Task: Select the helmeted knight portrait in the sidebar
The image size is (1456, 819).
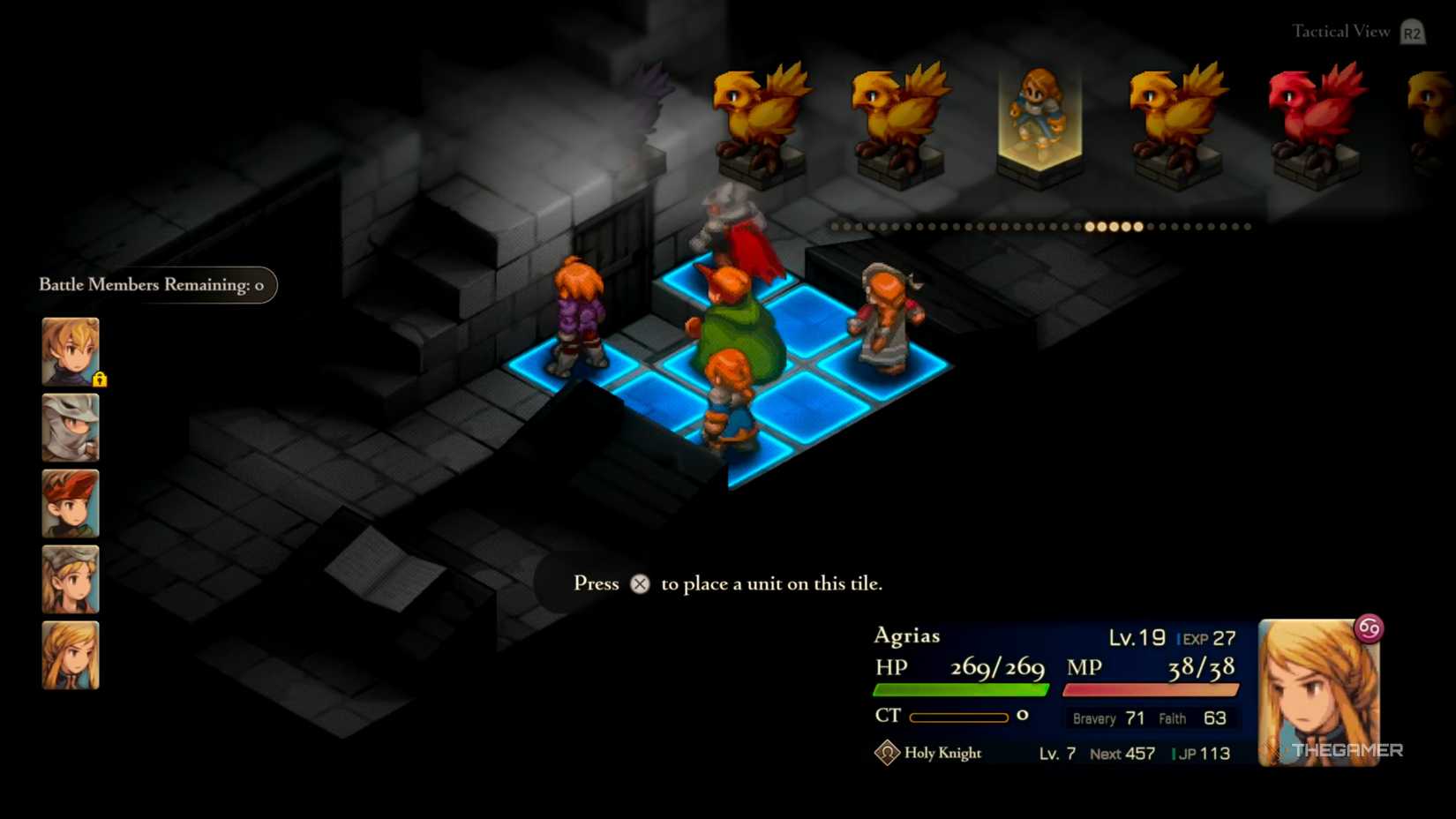Action: point(70,428)
